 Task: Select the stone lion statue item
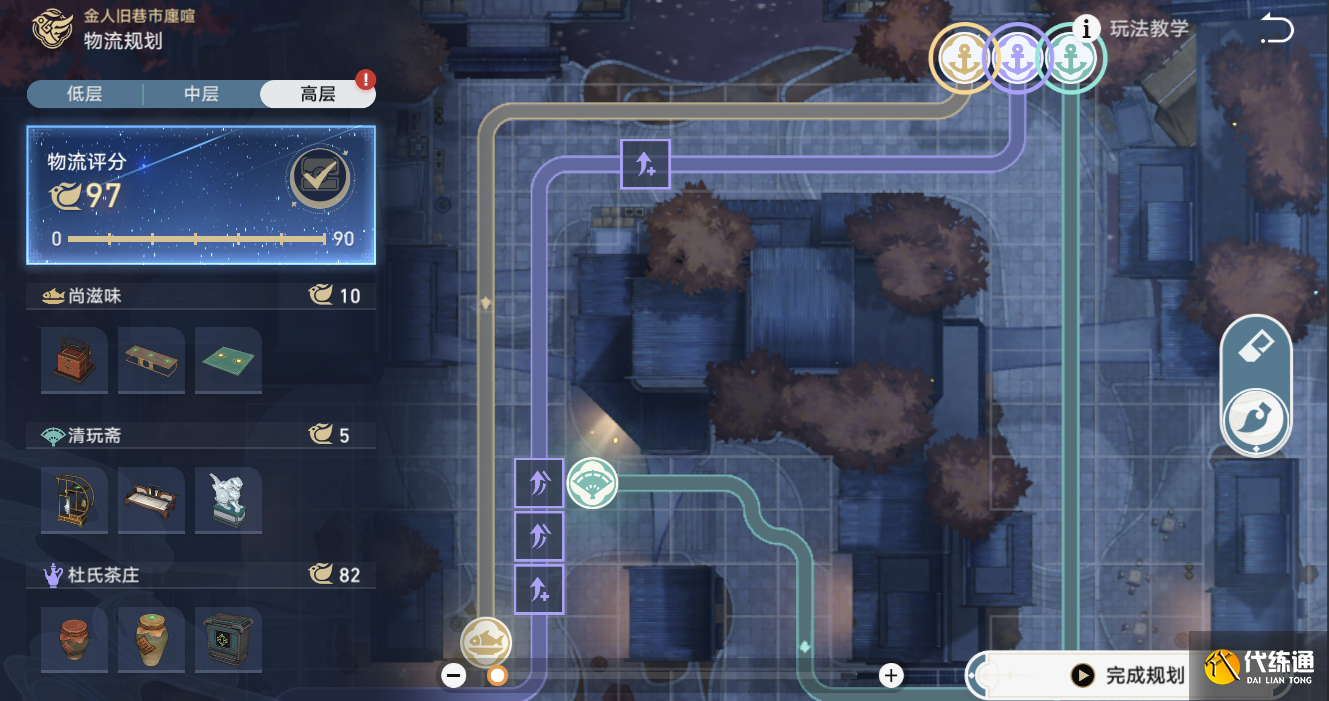pos(228,499)
